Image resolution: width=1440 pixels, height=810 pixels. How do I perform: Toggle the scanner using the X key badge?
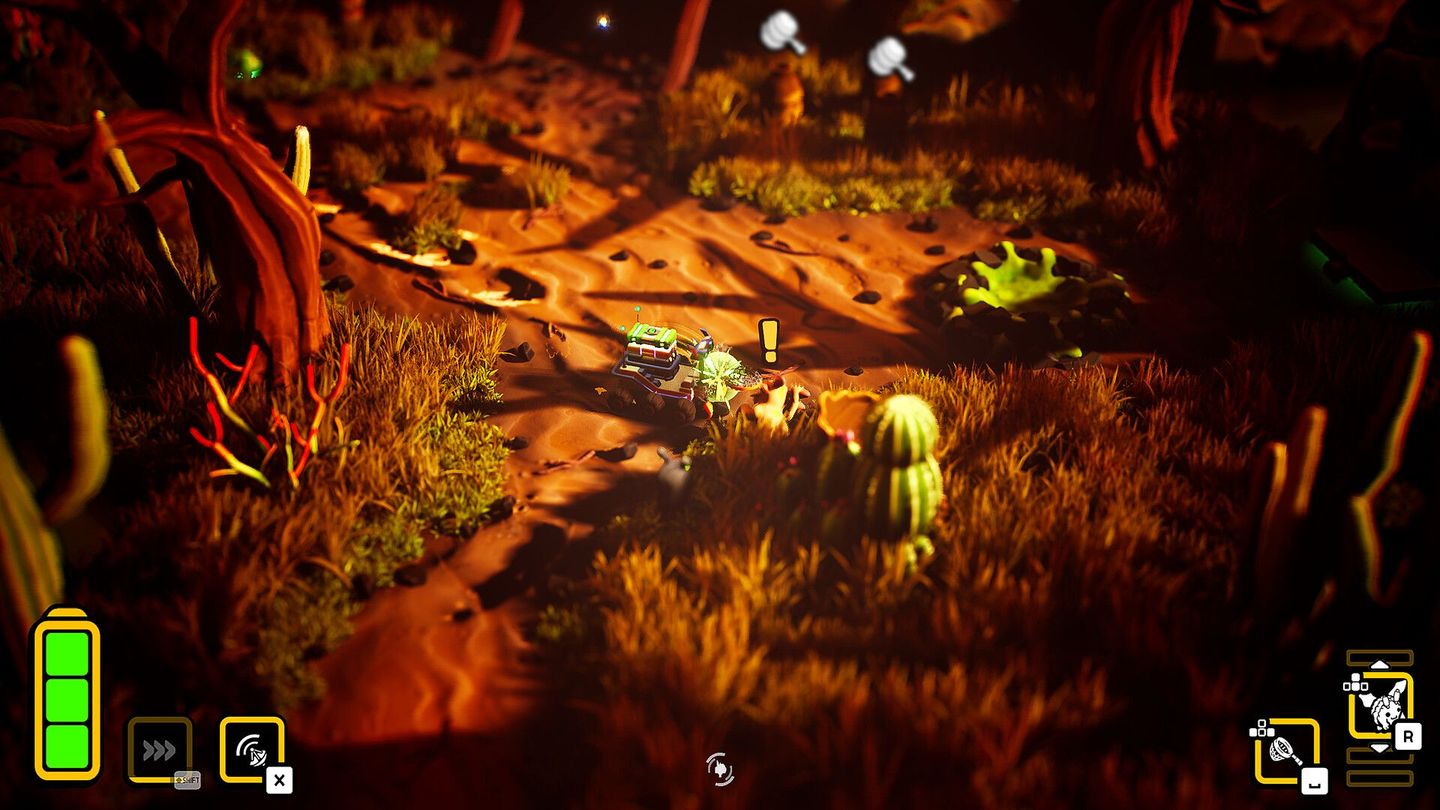(279, 779)
